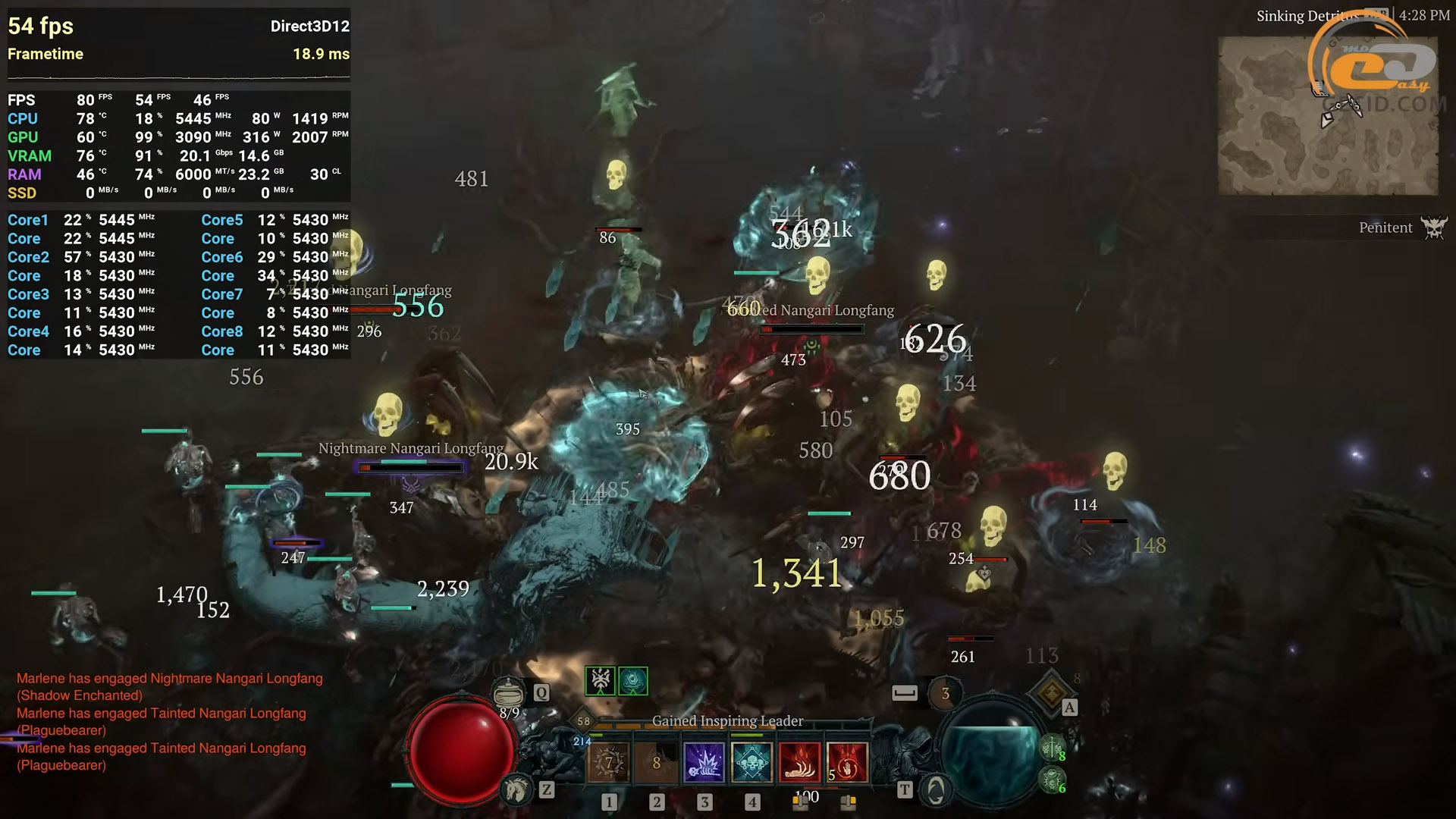Click the town portal icon

tap(936, 791)
